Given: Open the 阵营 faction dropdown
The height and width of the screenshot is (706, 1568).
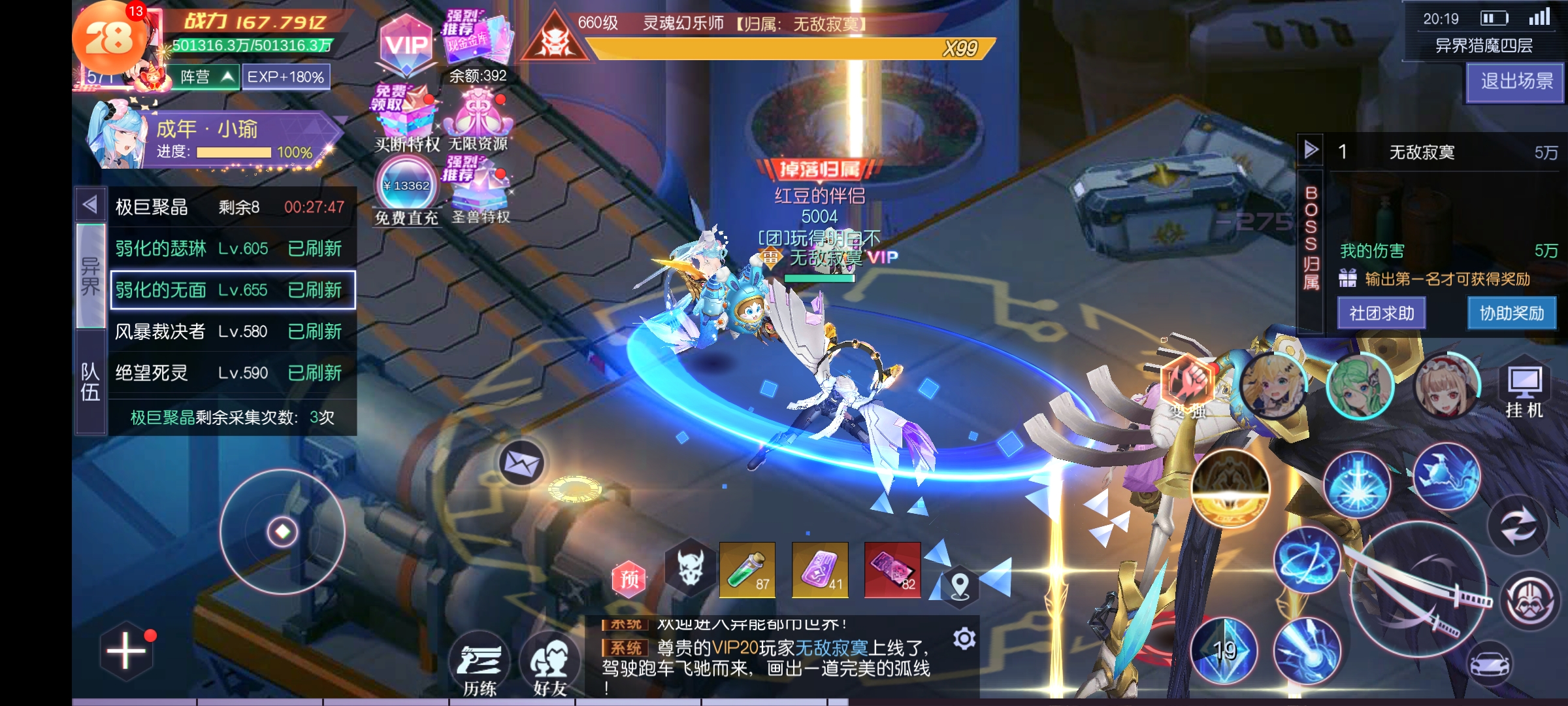Looking at the screenshot, I should click(x=205, y=77).
